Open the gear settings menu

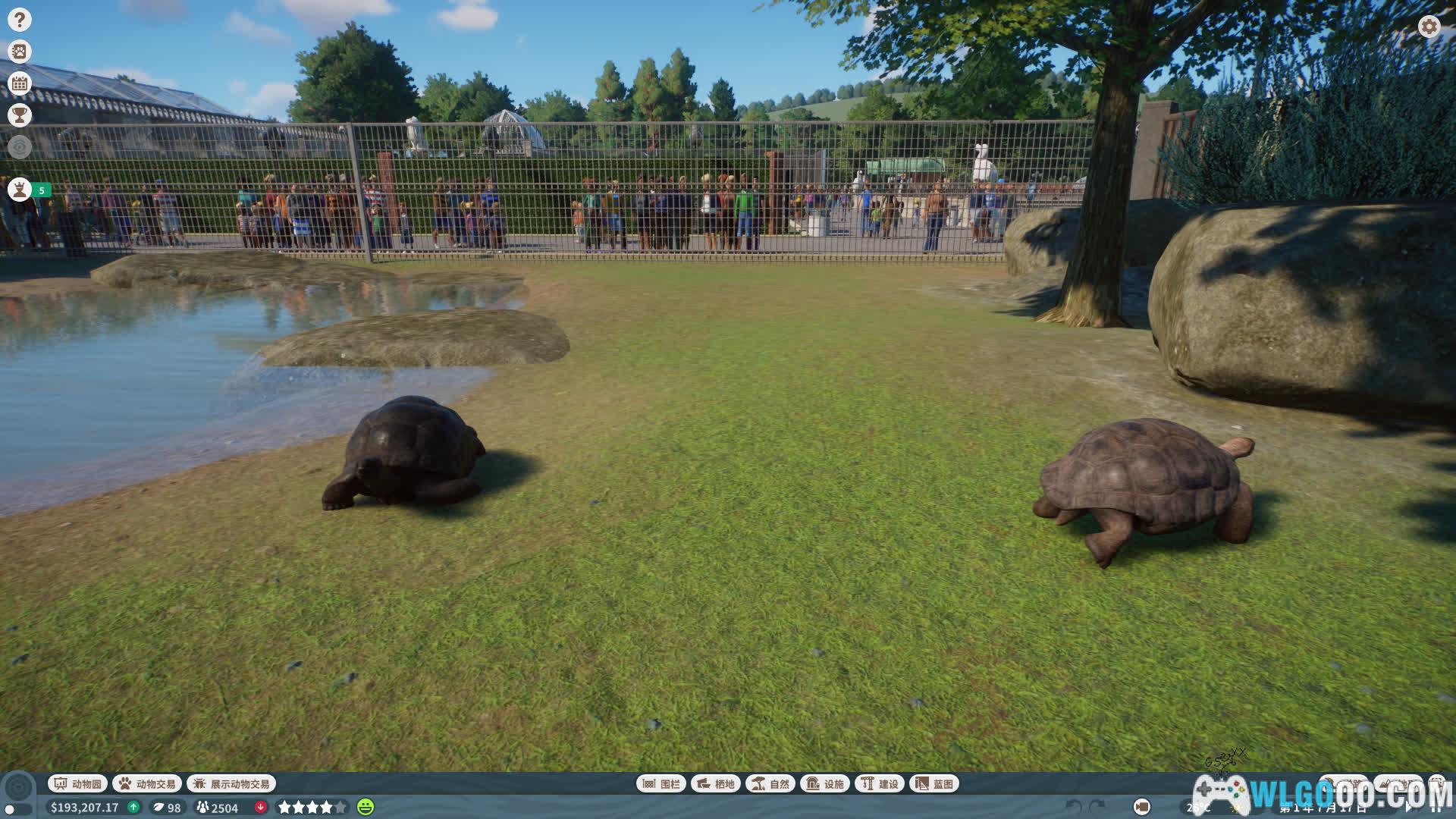1429,27
